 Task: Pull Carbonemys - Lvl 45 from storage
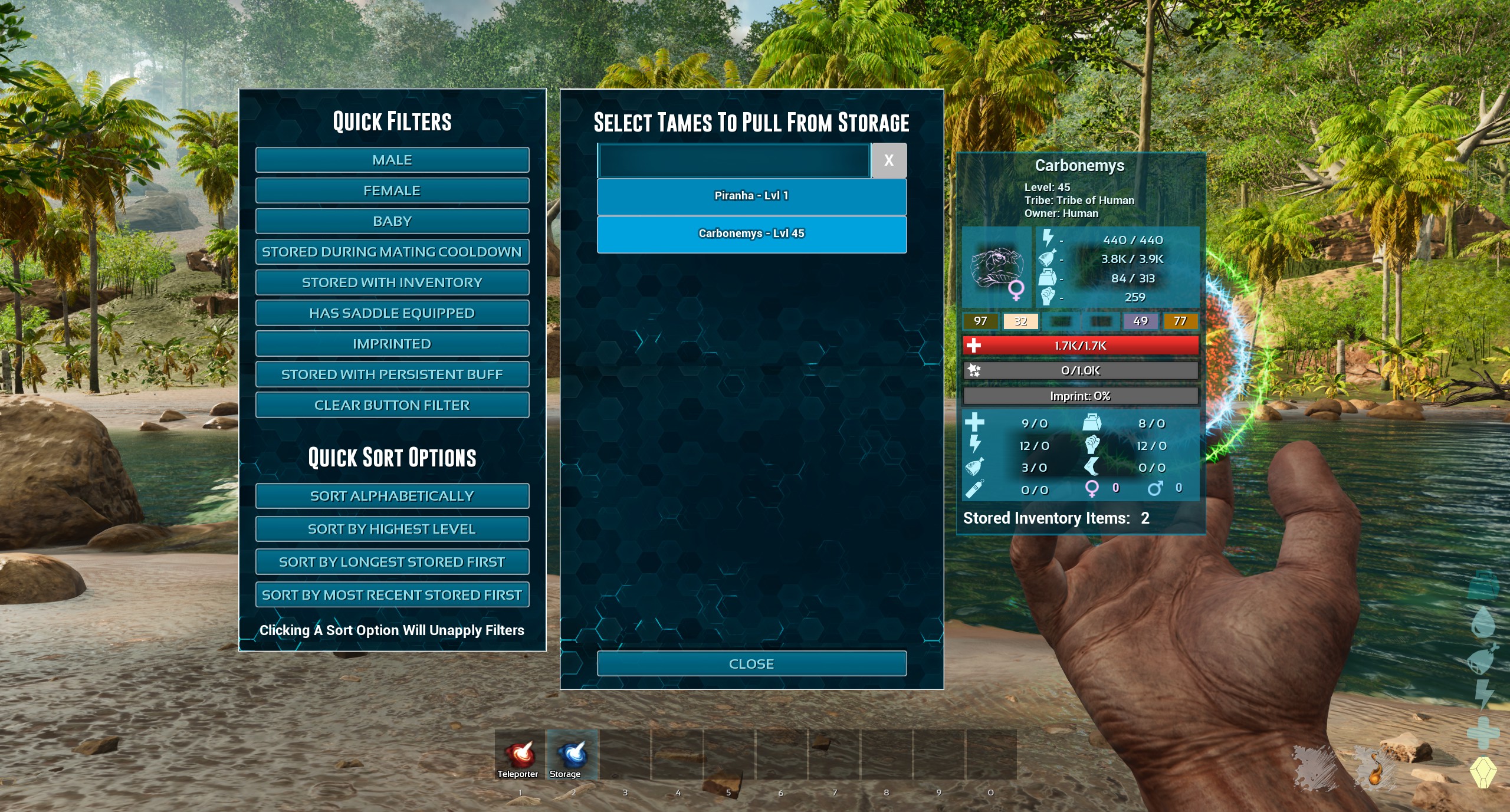tap(751, 234)
